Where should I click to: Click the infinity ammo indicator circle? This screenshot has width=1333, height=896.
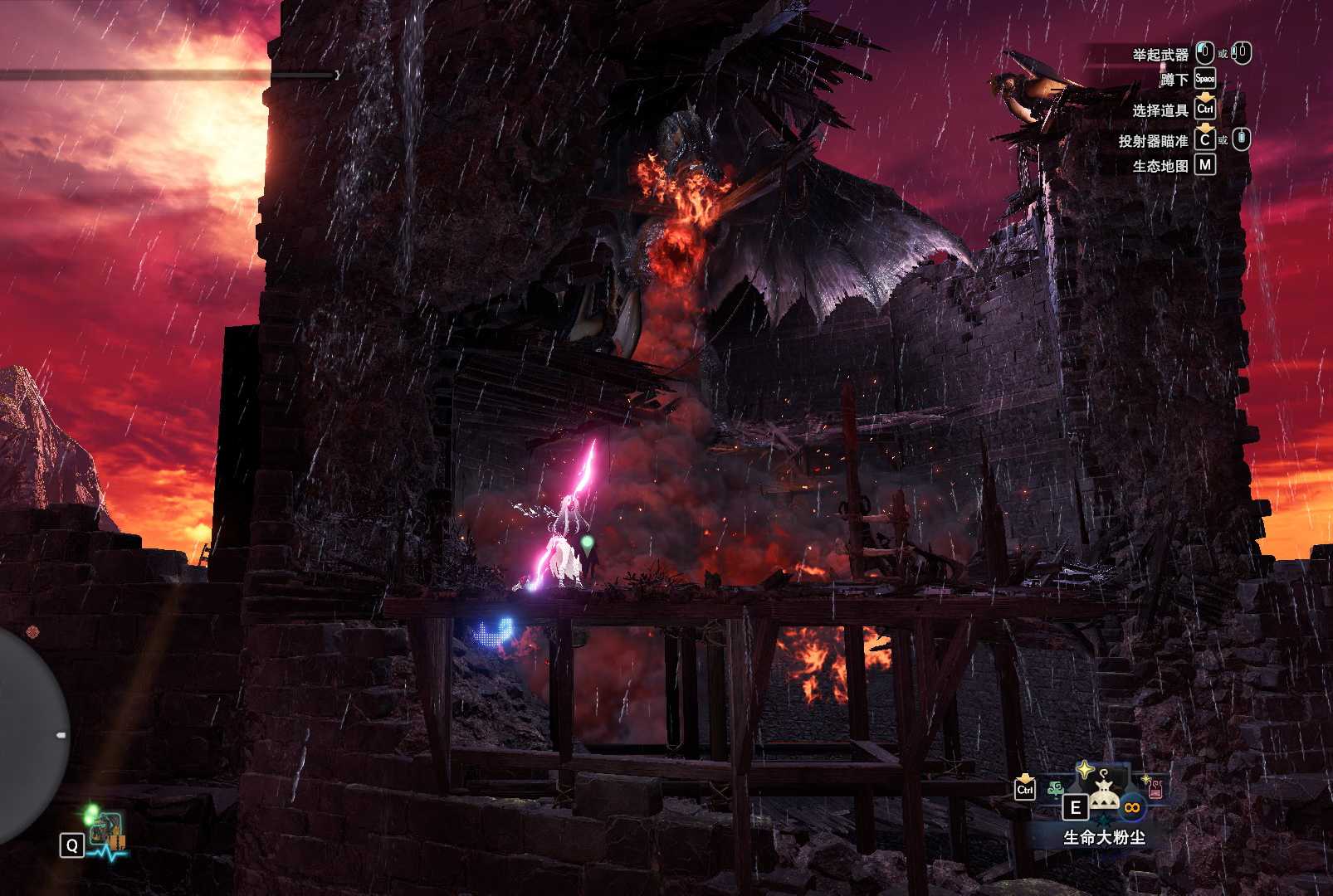coord(1130,807)
